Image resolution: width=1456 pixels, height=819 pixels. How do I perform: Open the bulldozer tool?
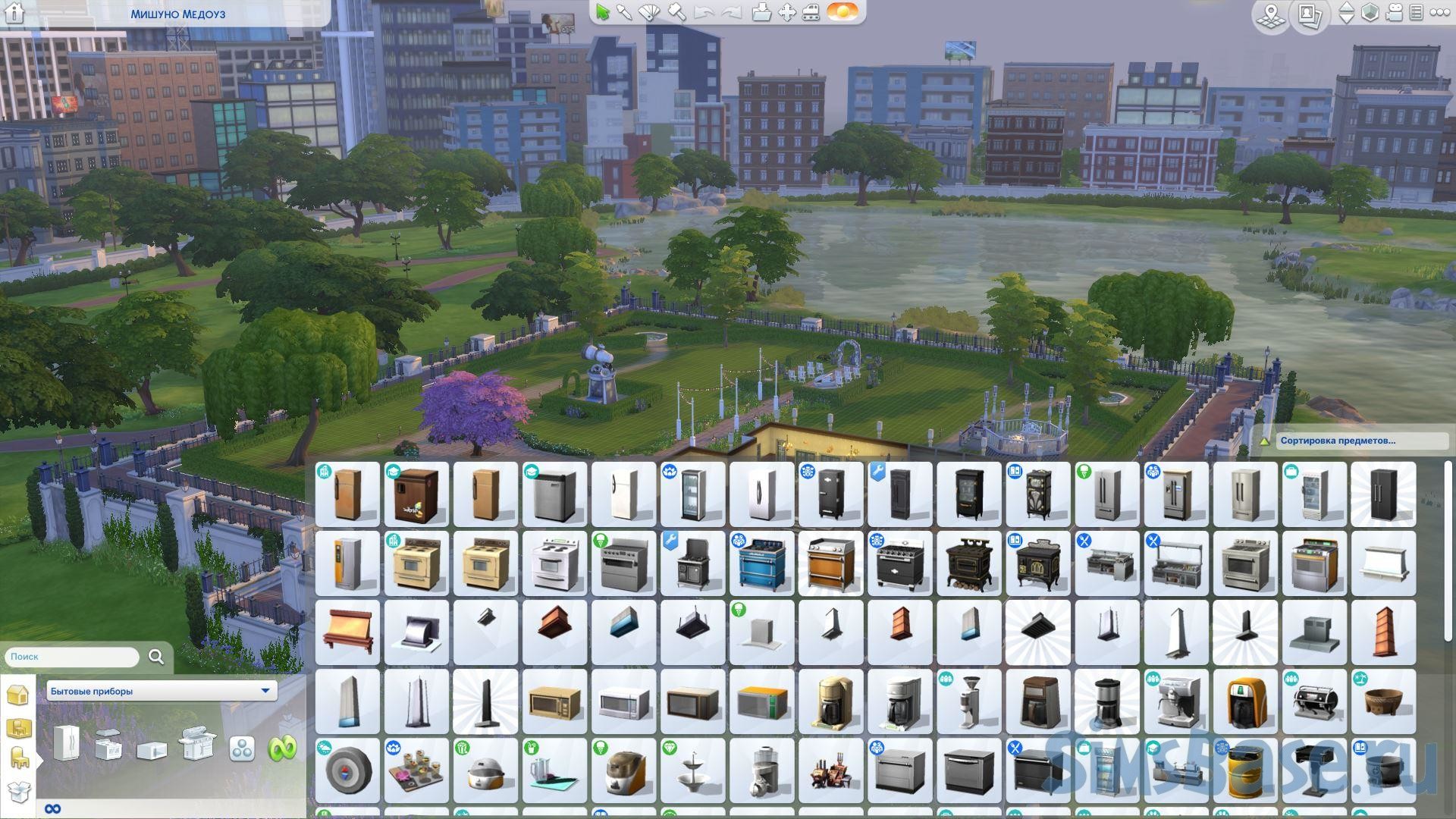811,12
